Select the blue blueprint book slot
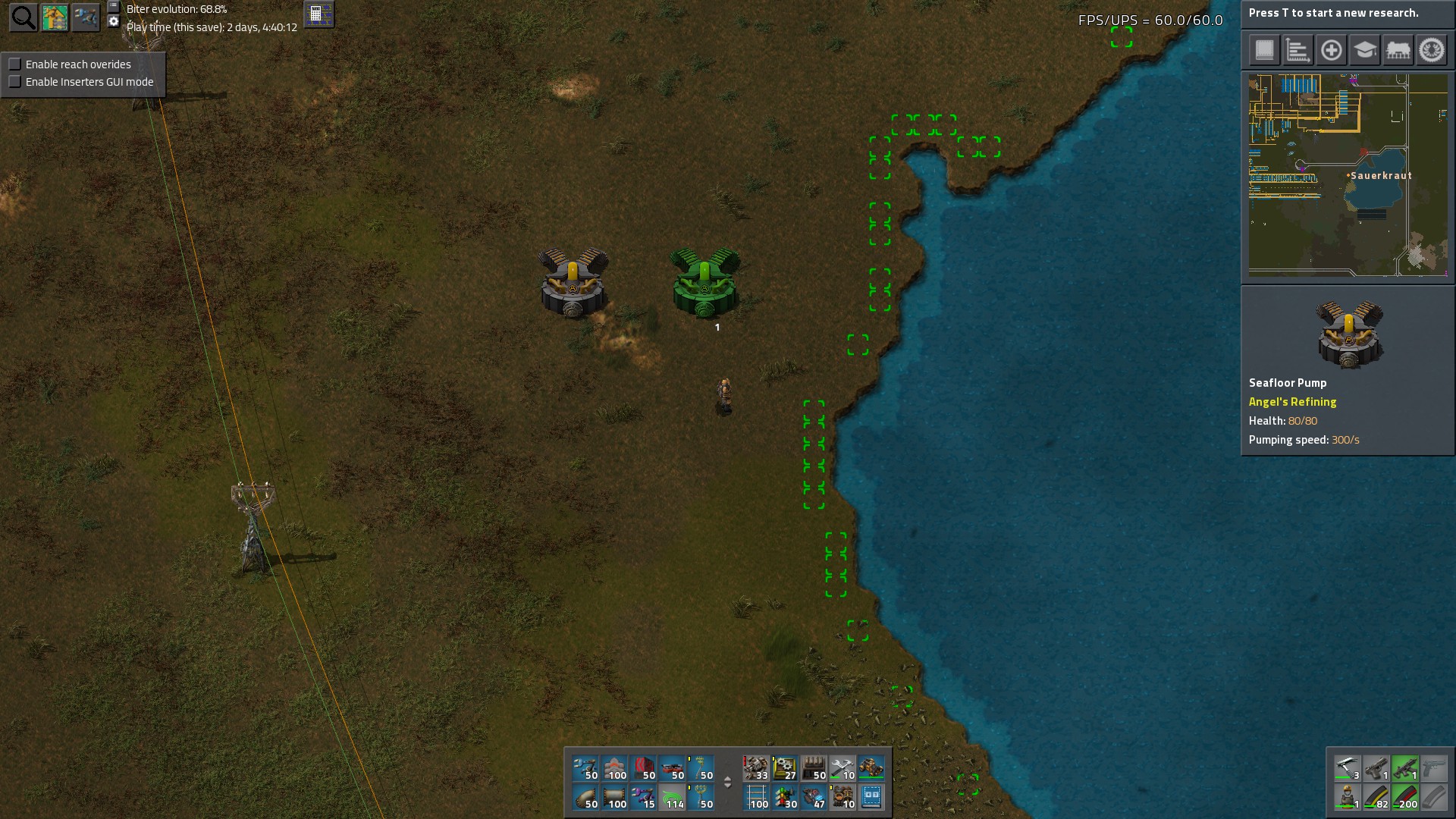The image size is (1456, 819). pos(871,798)
